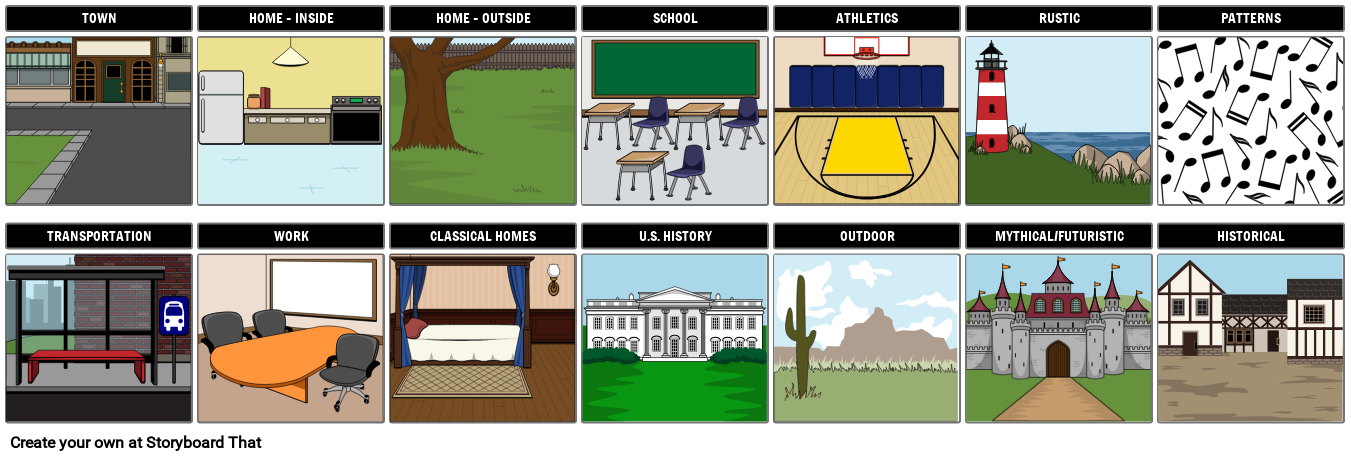Pick the Outdoor desert cactus scene

pyautogui.click(x=866, y=338)
